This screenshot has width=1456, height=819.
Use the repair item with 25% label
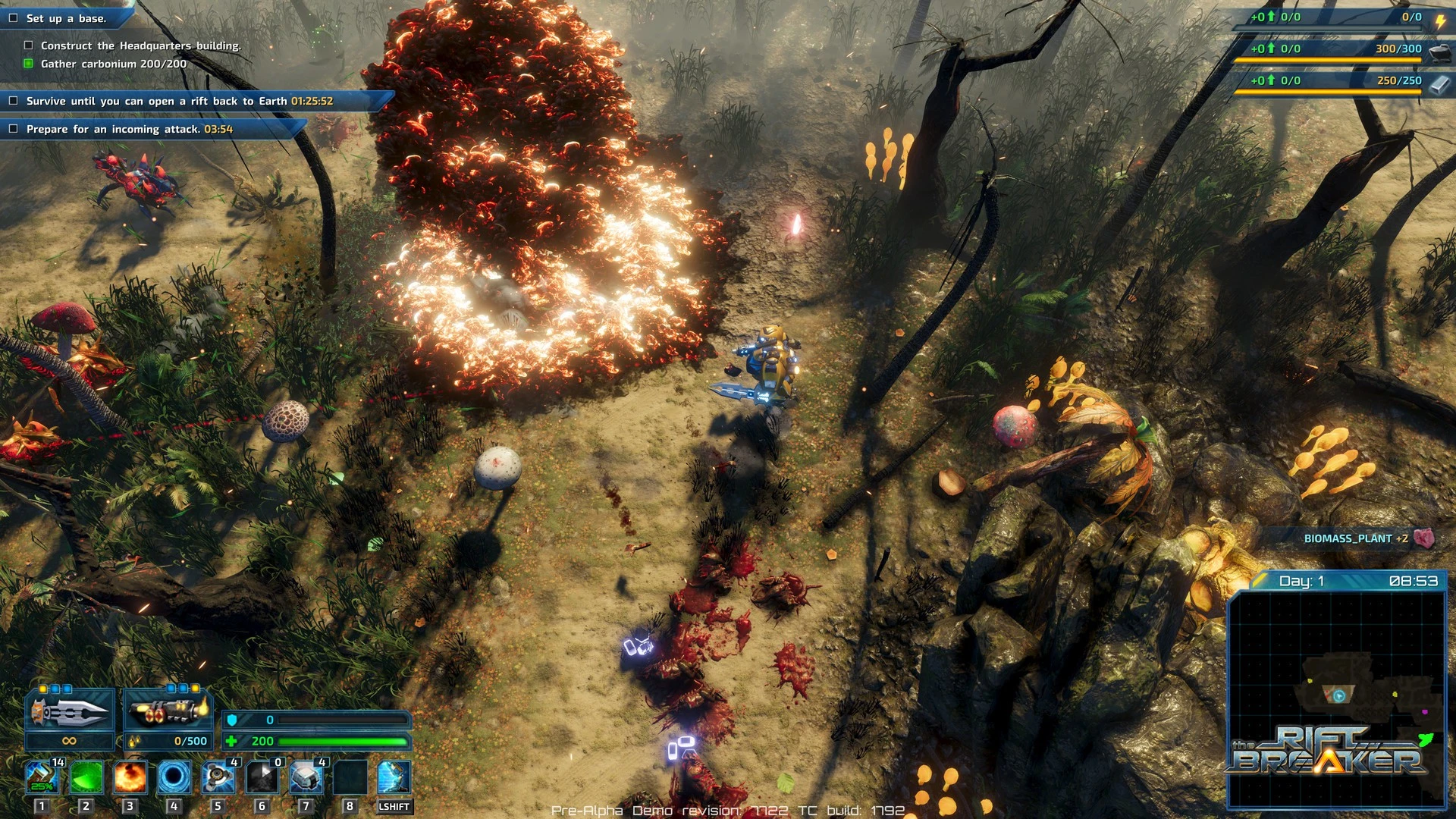[x=42, y=778]
